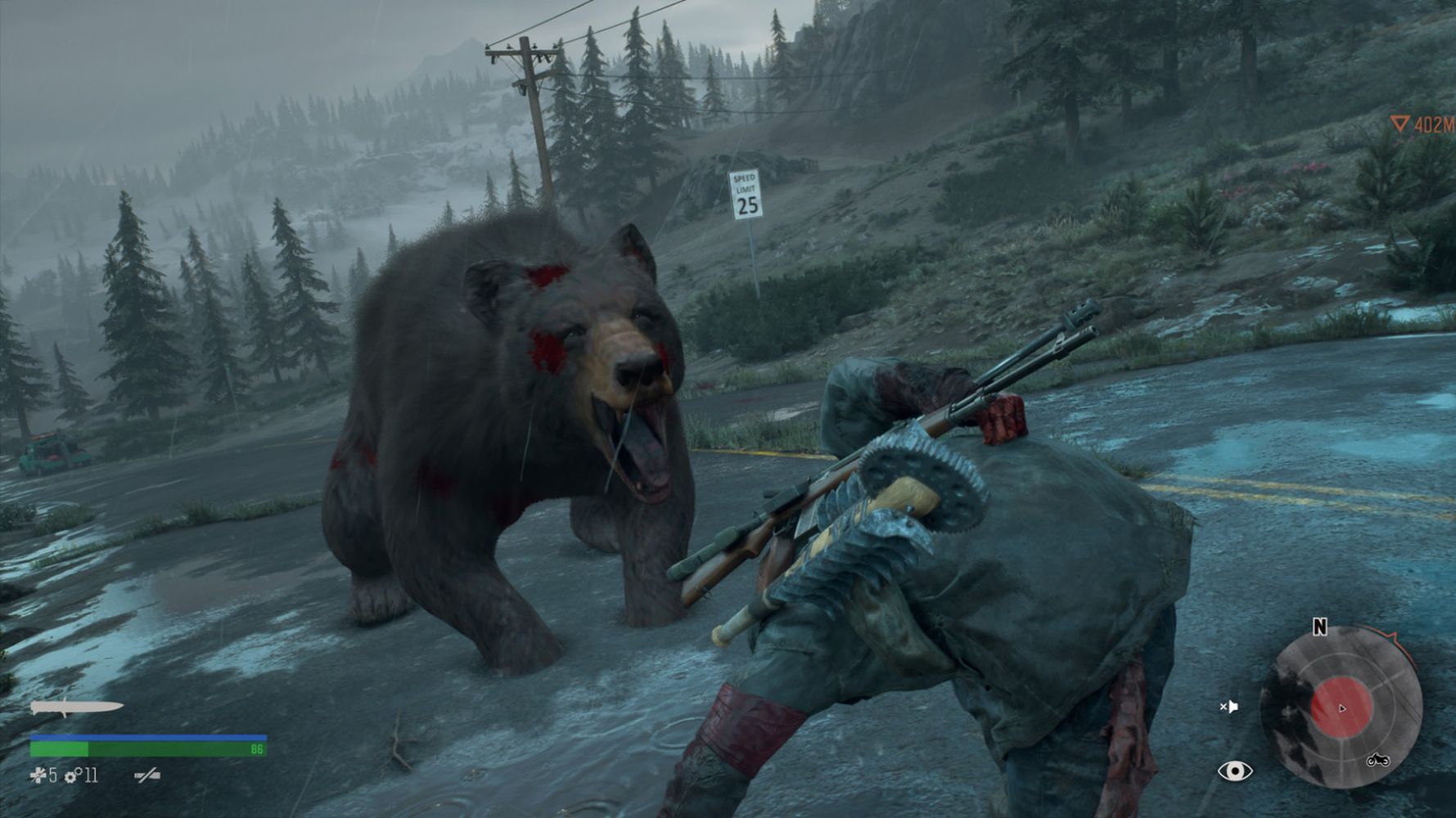Viewport: 1456px width, 818px height.
Task: Click the slashed bar status icon
Action: 147,775
